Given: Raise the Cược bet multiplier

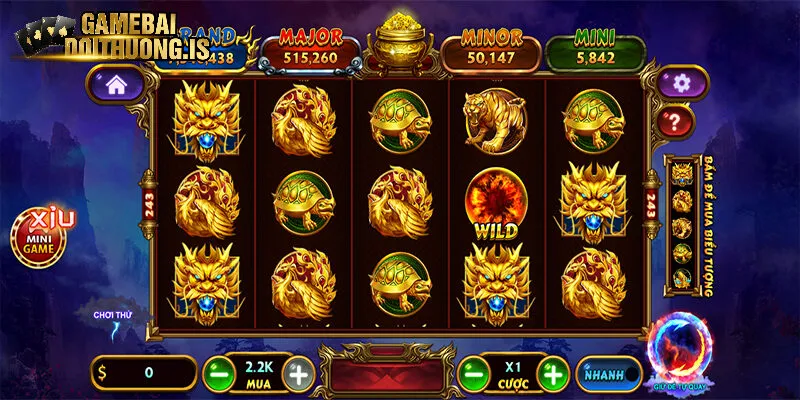Looking at the screenshot, I should (x=551, y=374).
